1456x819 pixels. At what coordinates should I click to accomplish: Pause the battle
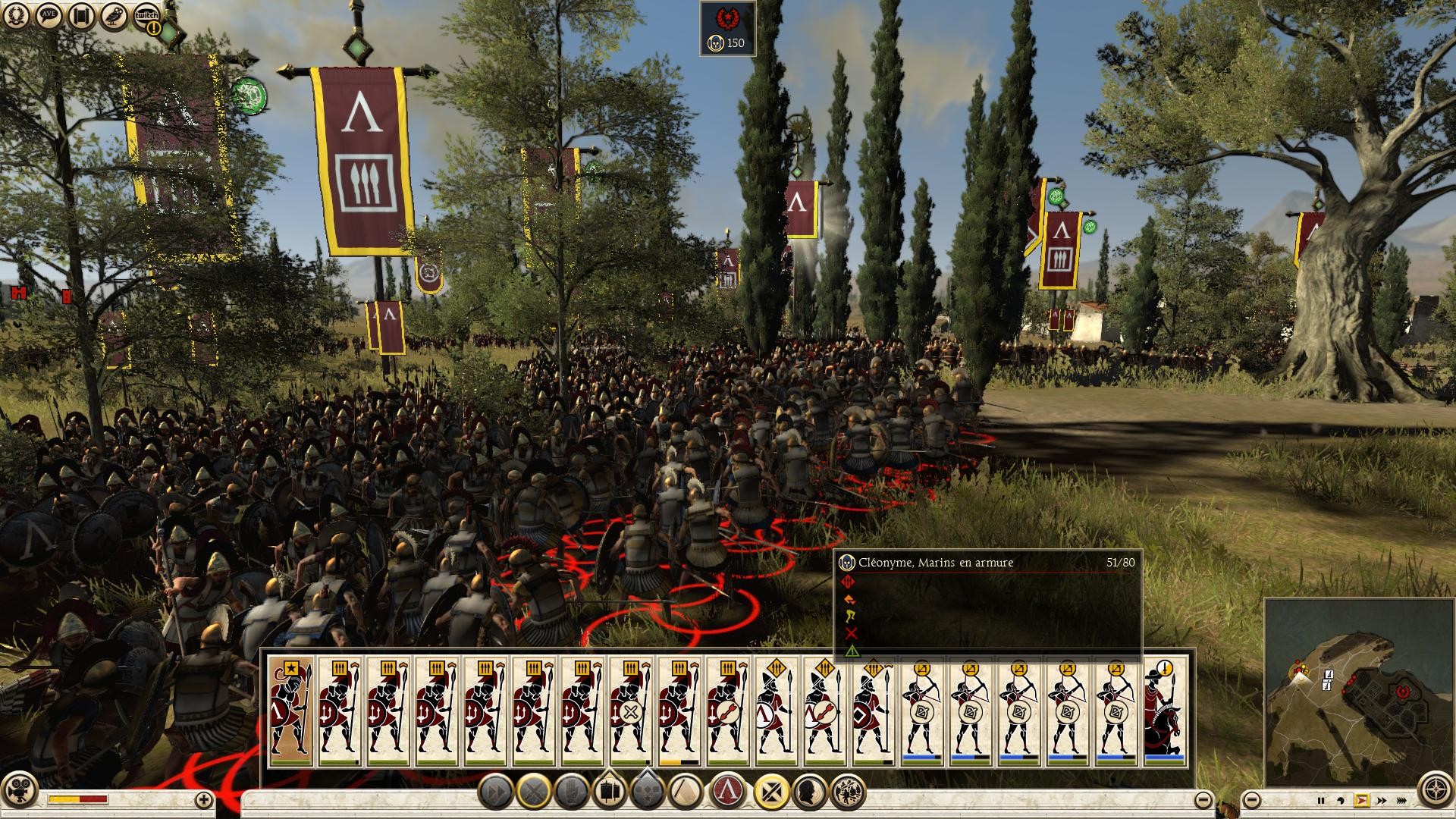click(x=1321, y=799)
